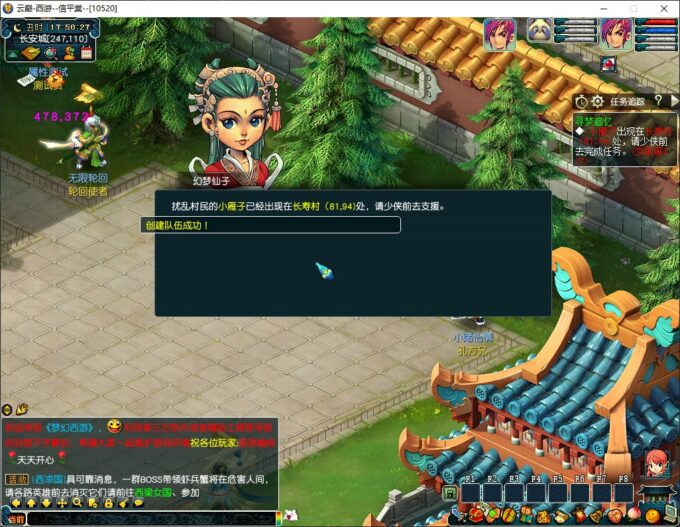Maximize the game window
Screen dimensions: 680x527
coord(632,8)
